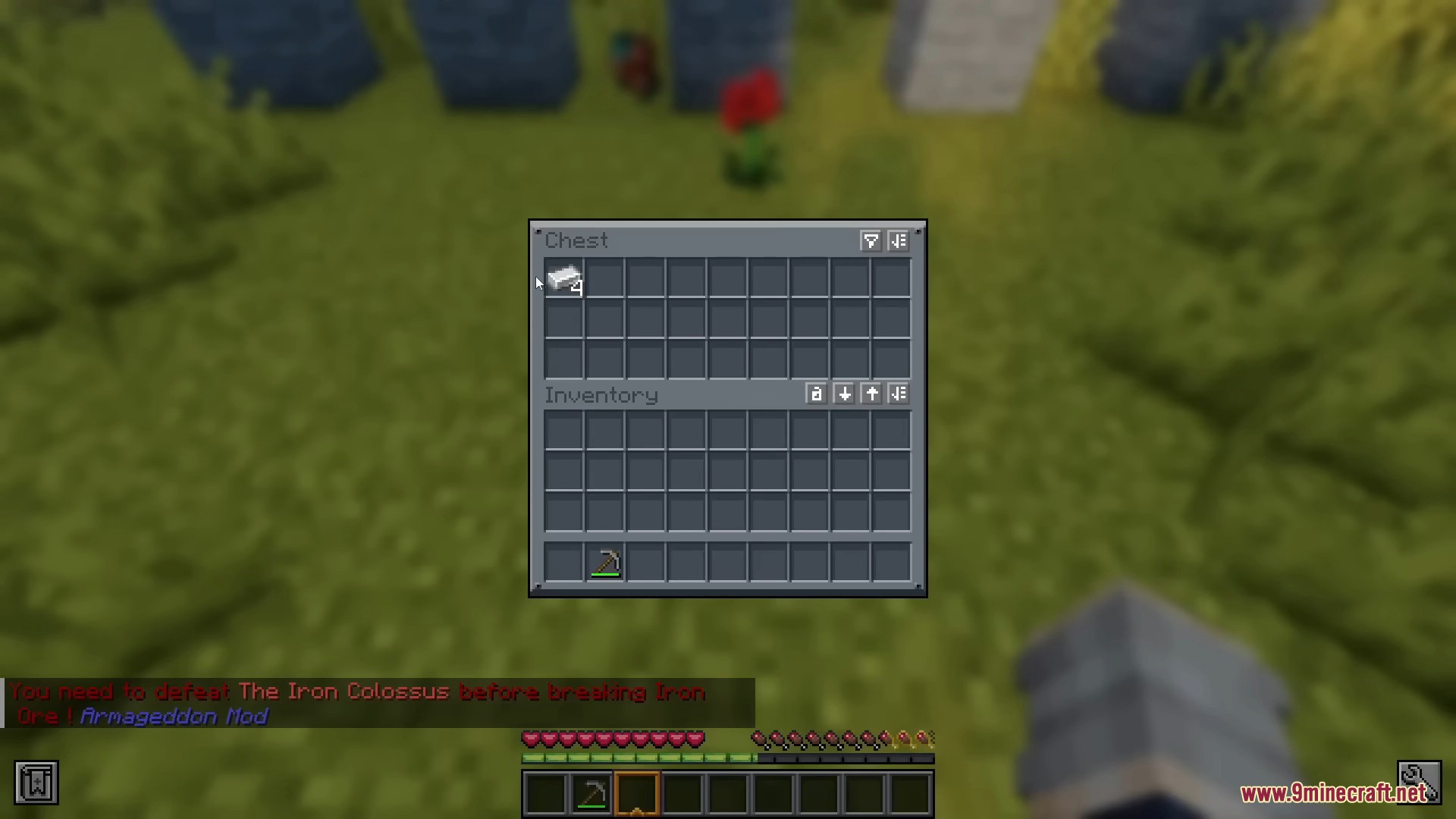The width and height of the screenshot is (1456, 819).
Task: Open the tool icon in the bottom-right corner
Action: pos(1420,782)
